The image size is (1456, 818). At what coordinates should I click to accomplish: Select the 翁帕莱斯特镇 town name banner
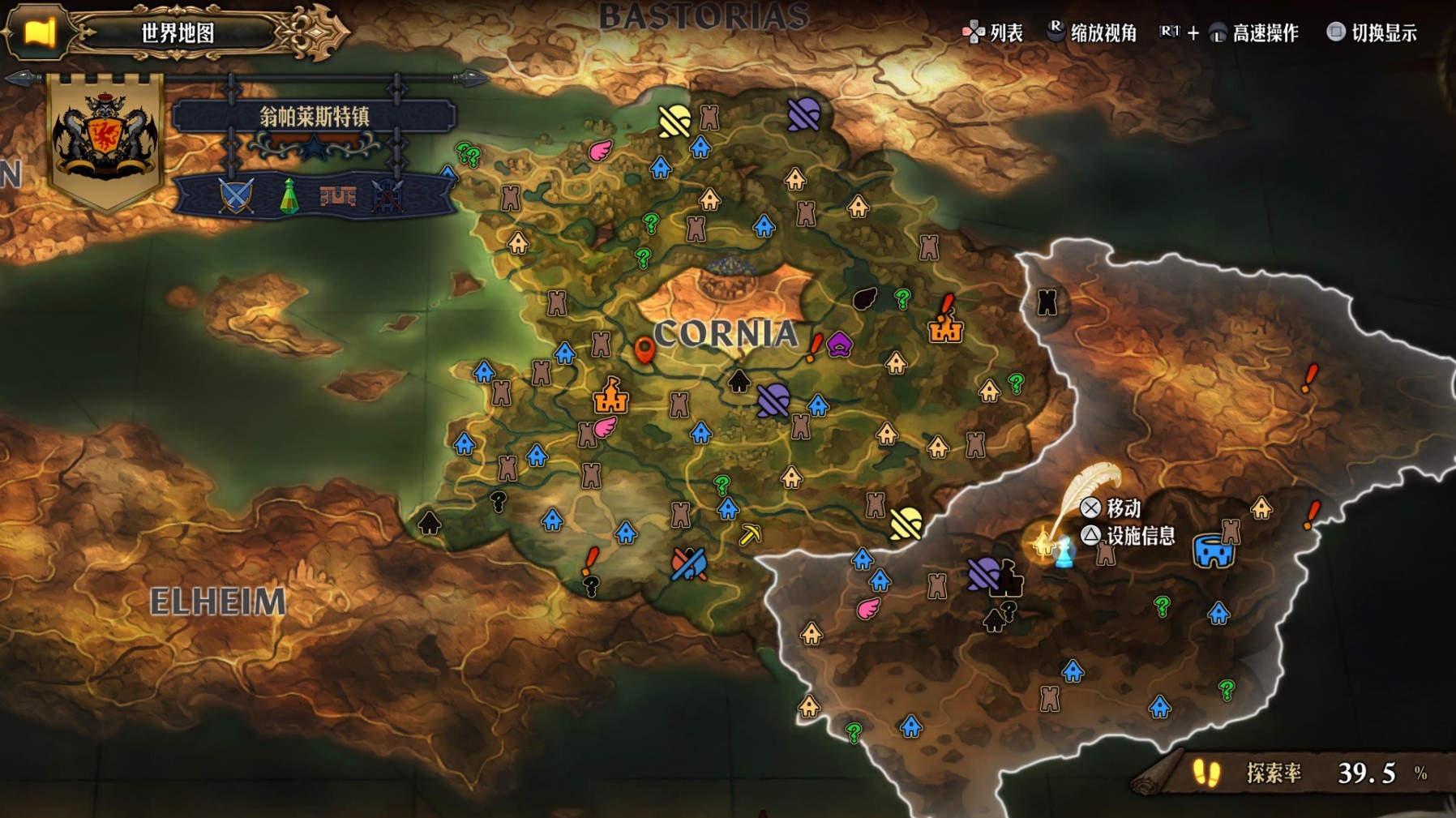click(x=315, y=117)
